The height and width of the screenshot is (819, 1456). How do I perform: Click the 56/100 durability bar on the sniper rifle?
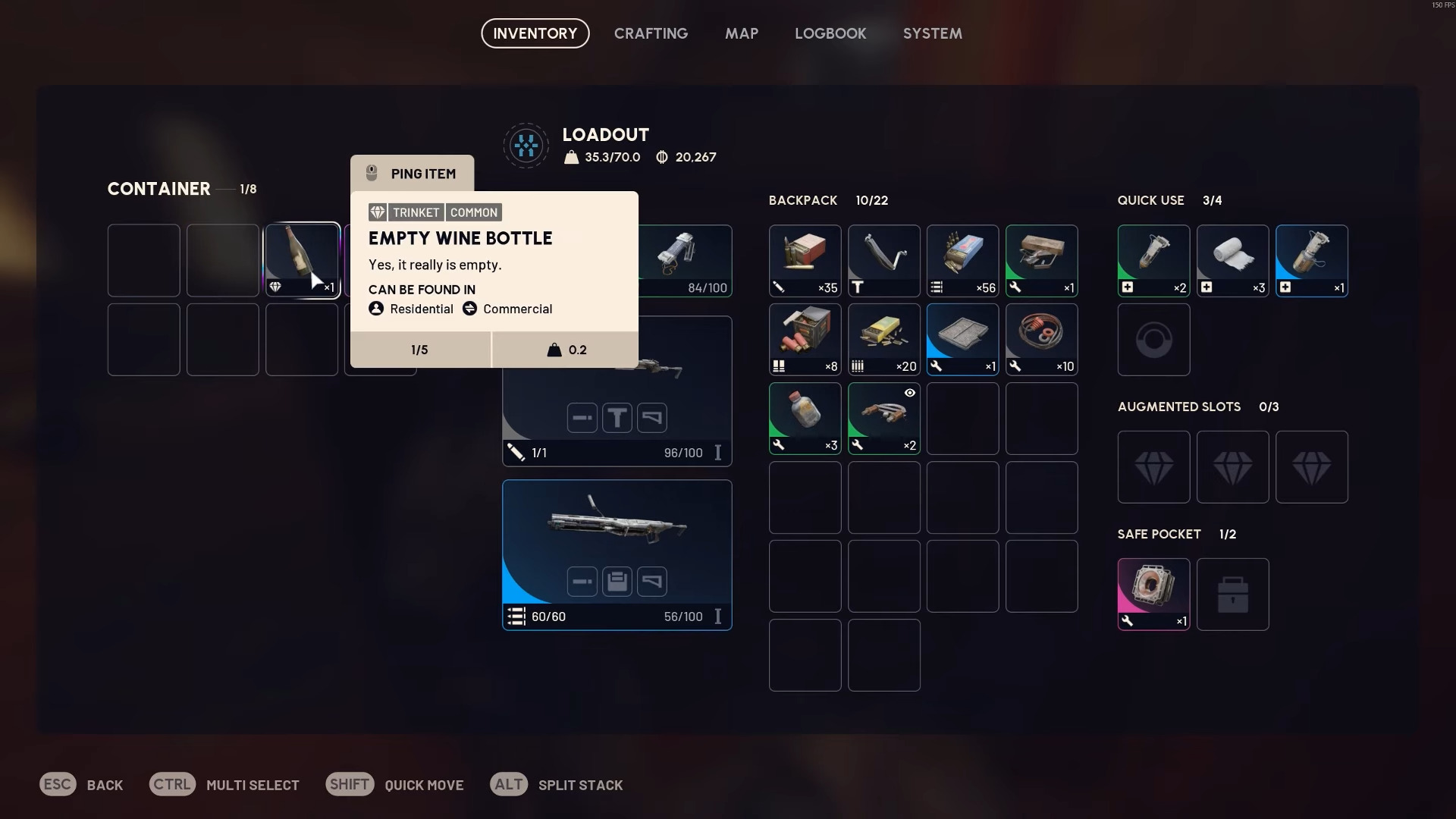(682, 617)
